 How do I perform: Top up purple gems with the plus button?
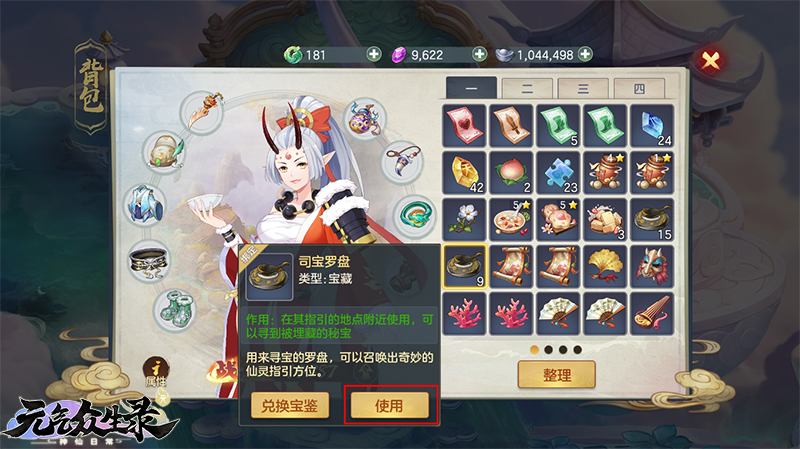click(479, 54)
